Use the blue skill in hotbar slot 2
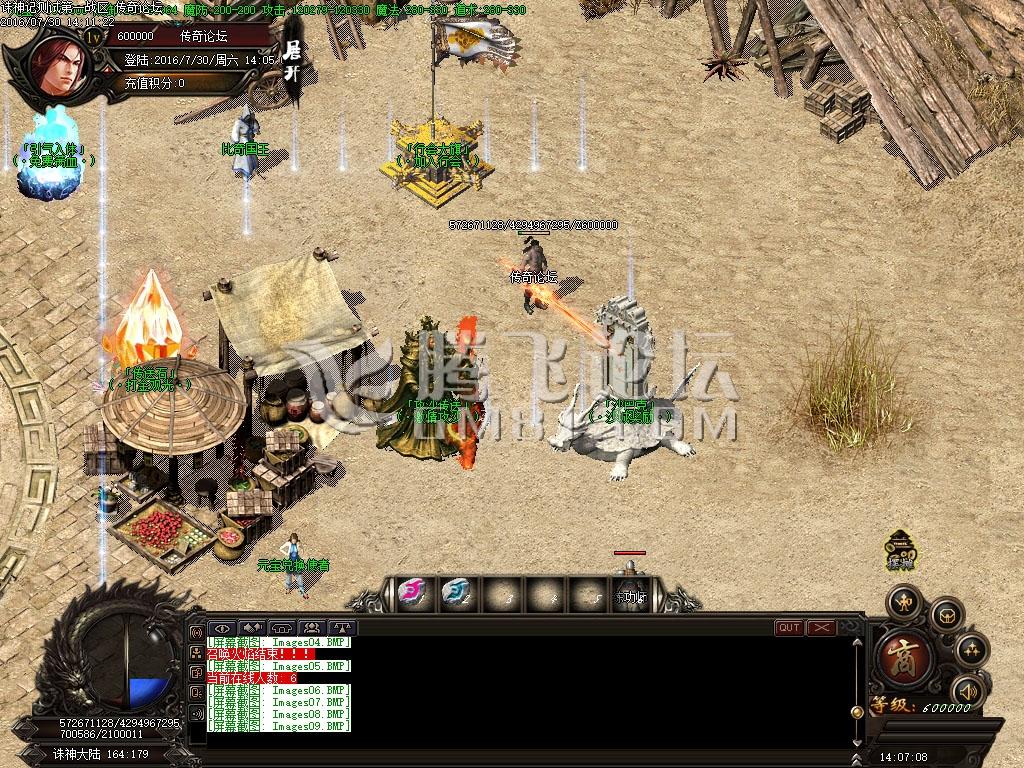The image size is (1024, 768). coord(455,592)
